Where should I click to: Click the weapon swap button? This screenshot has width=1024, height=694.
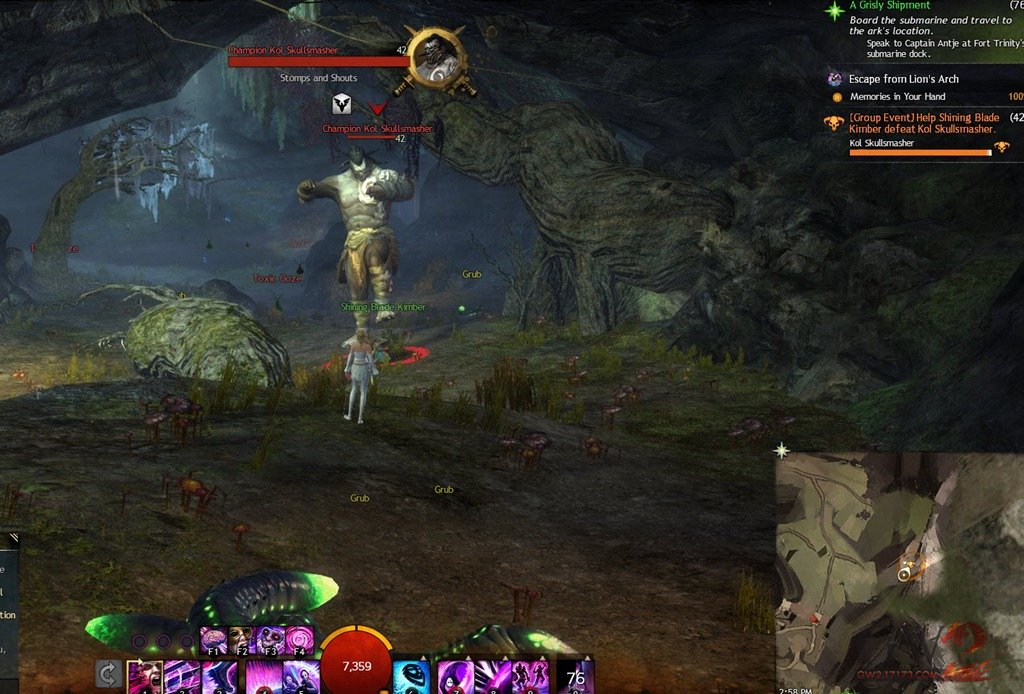[x=108, y=674]
